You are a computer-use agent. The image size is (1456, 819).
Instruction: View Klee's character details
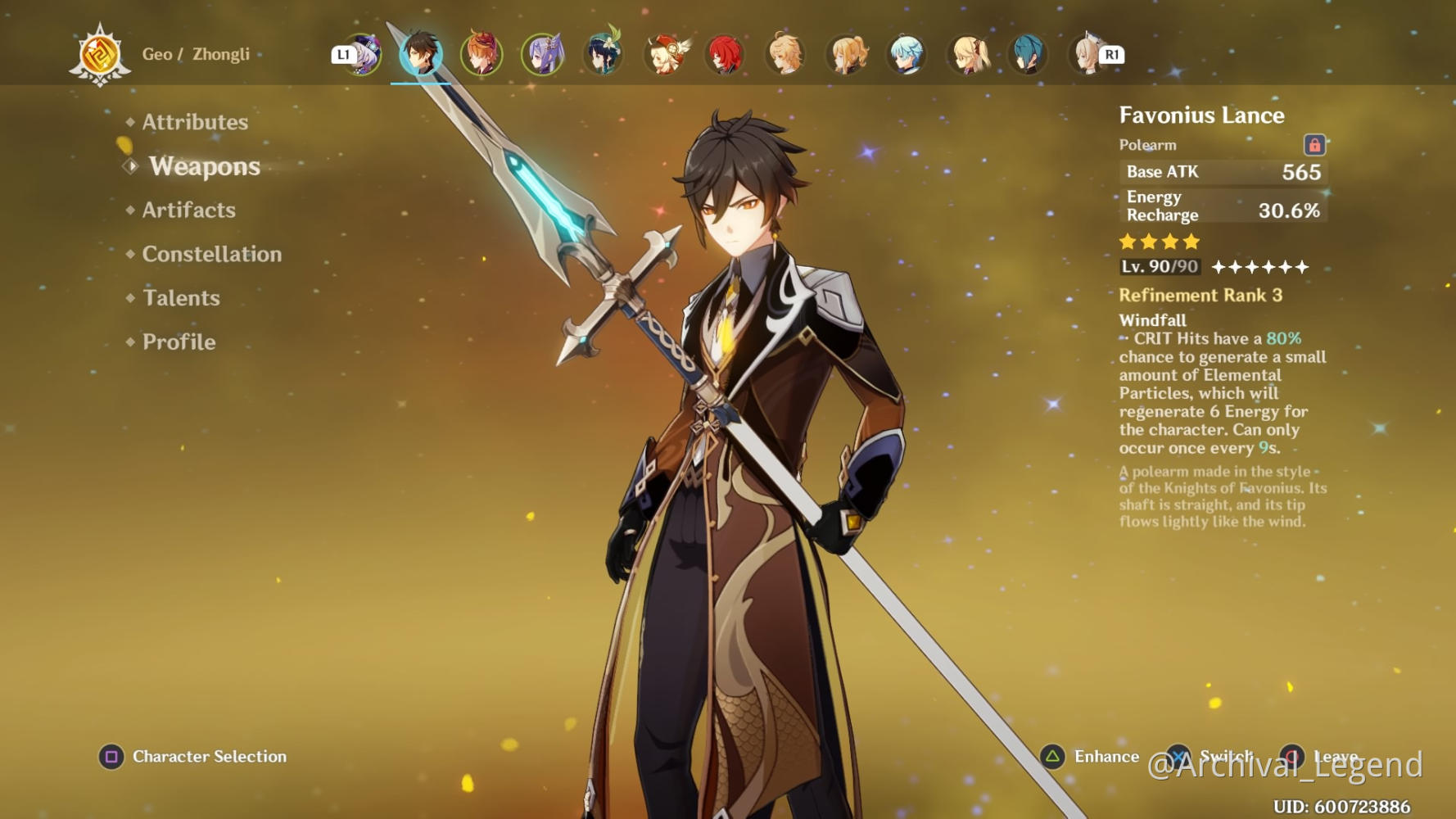coord(664,53)
